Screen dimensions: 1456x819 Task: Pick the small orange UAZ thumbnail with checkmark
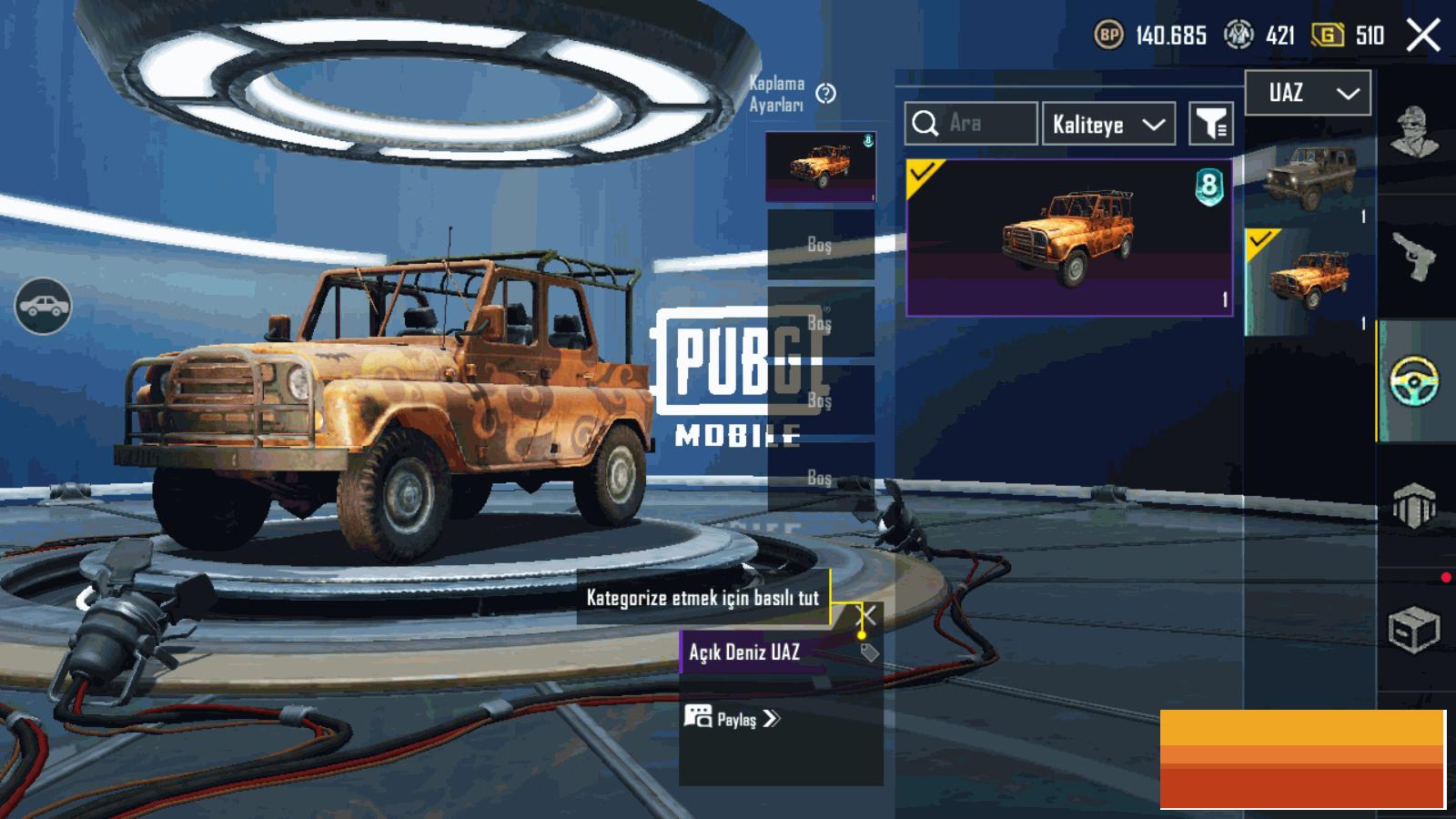[x=1309, y=280]
